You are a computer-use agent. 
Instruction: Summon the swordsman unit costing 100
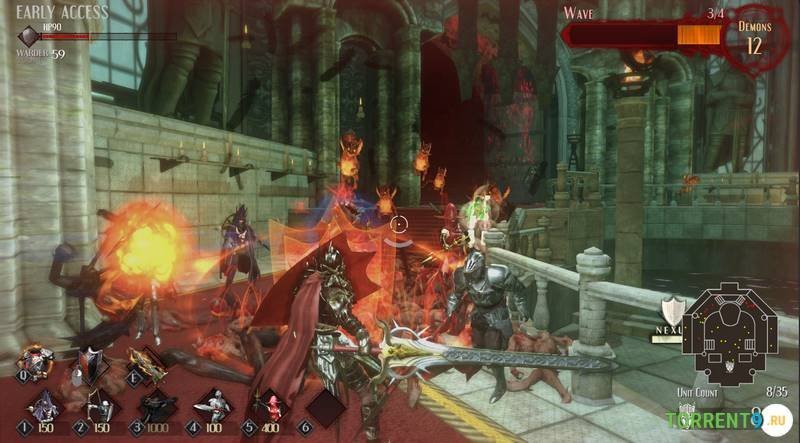coord(213,407)
